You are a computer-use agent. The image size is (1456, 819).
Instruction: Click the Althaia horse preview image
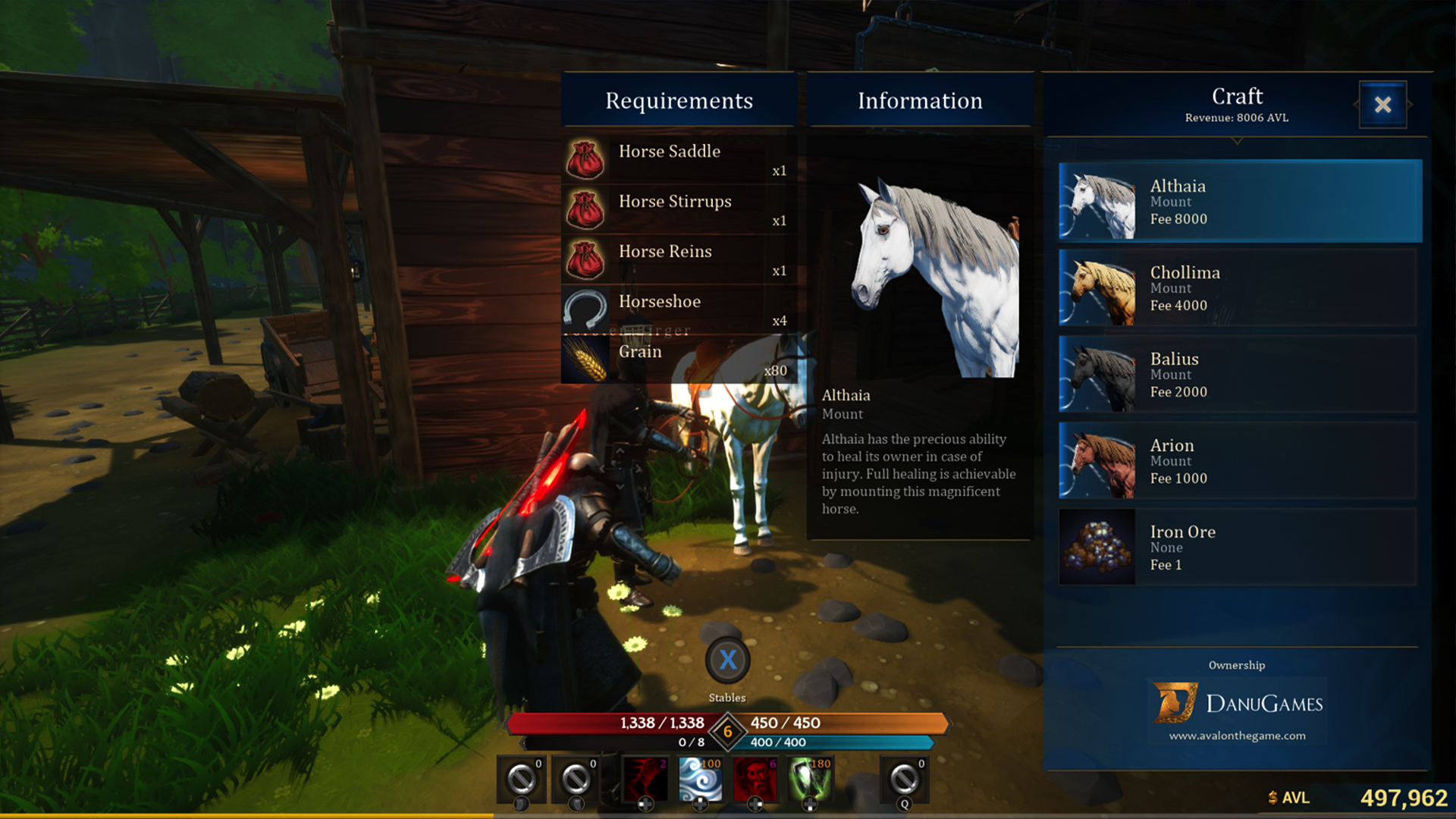937,278
